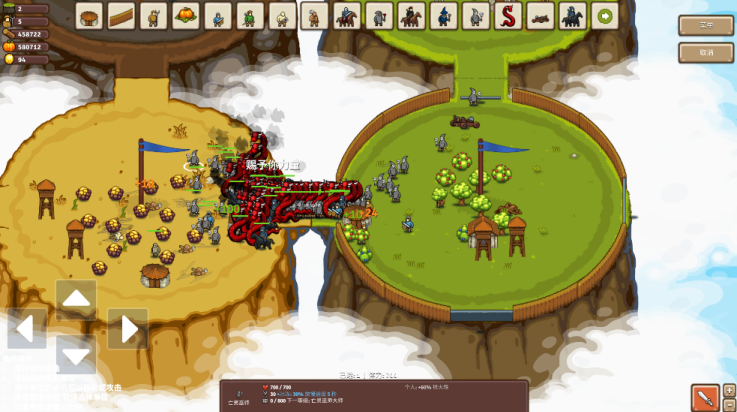Click the 取消 cancel button

(x=706, y=52)
